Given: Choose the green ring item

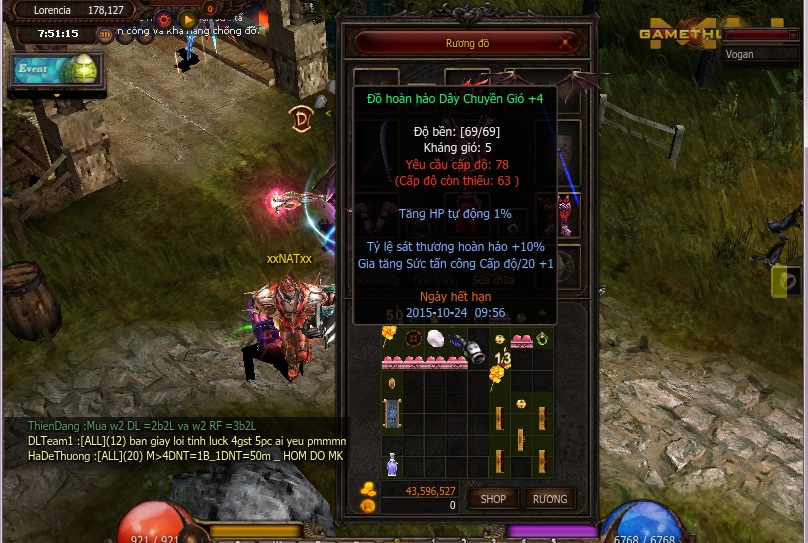Looking at the screenshot, I should tap(542, 337).
